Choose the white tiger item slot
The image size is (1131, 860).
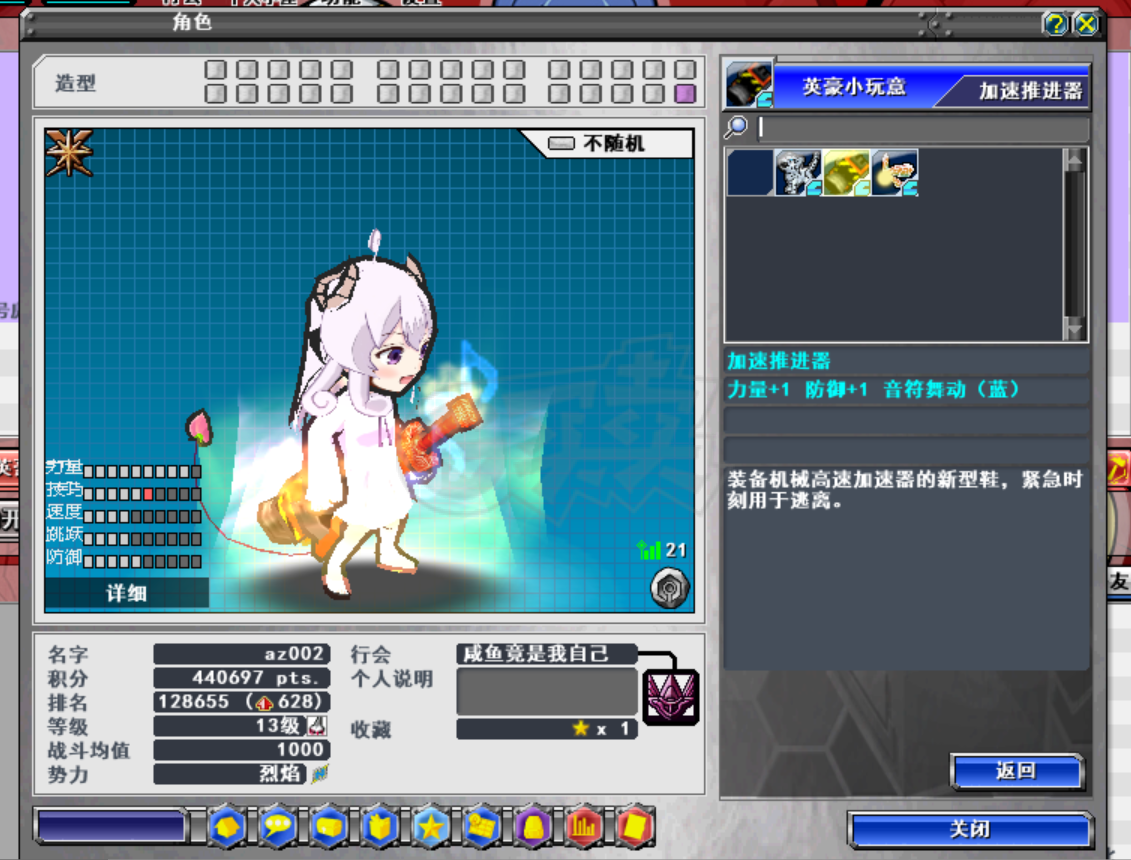pos(798,172)
